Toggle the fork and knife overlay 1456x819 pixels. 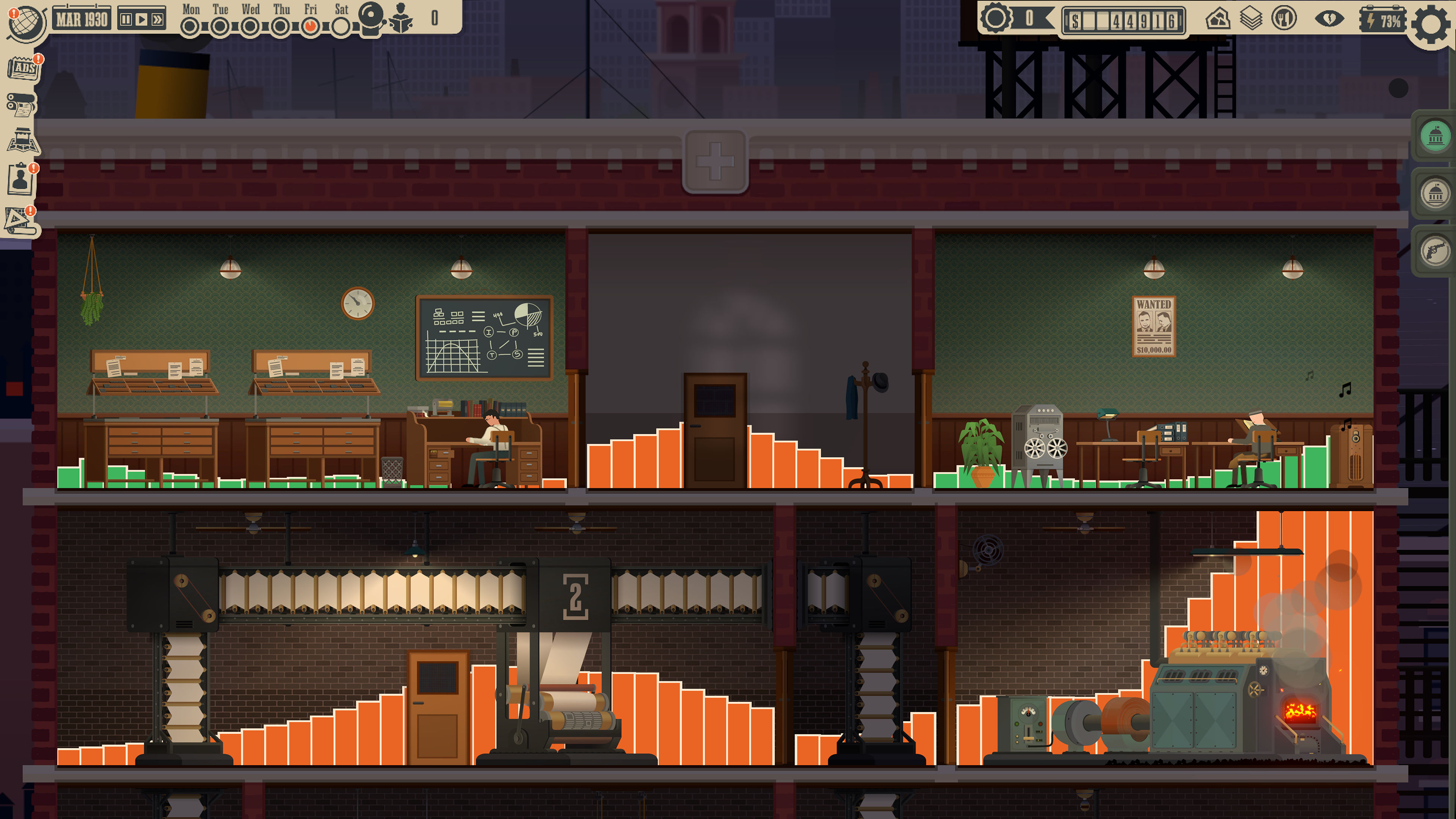[1283, 19]
